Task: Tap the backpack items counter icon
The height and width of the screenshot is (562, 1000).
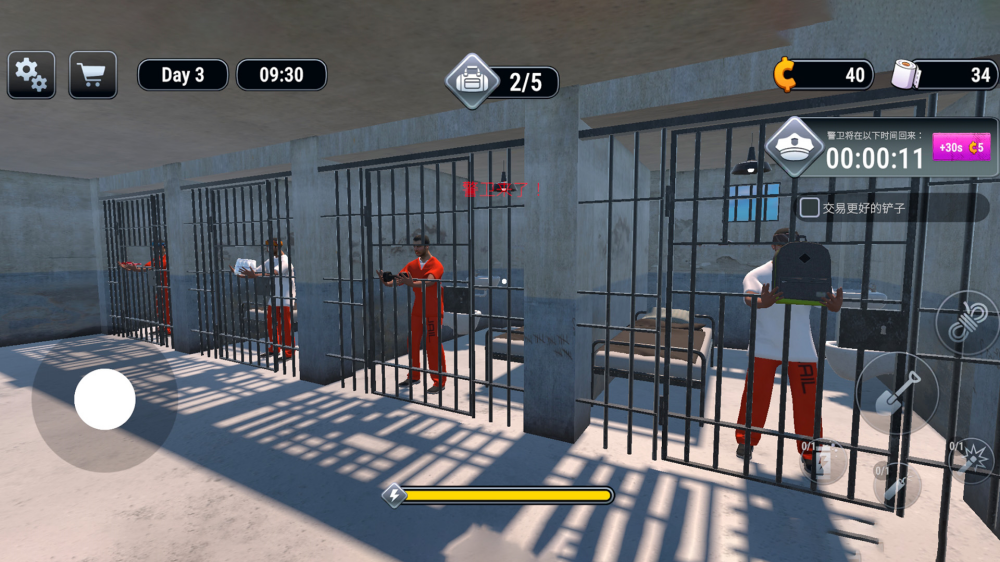Action: pyautogui.click(x=471, y=80)
